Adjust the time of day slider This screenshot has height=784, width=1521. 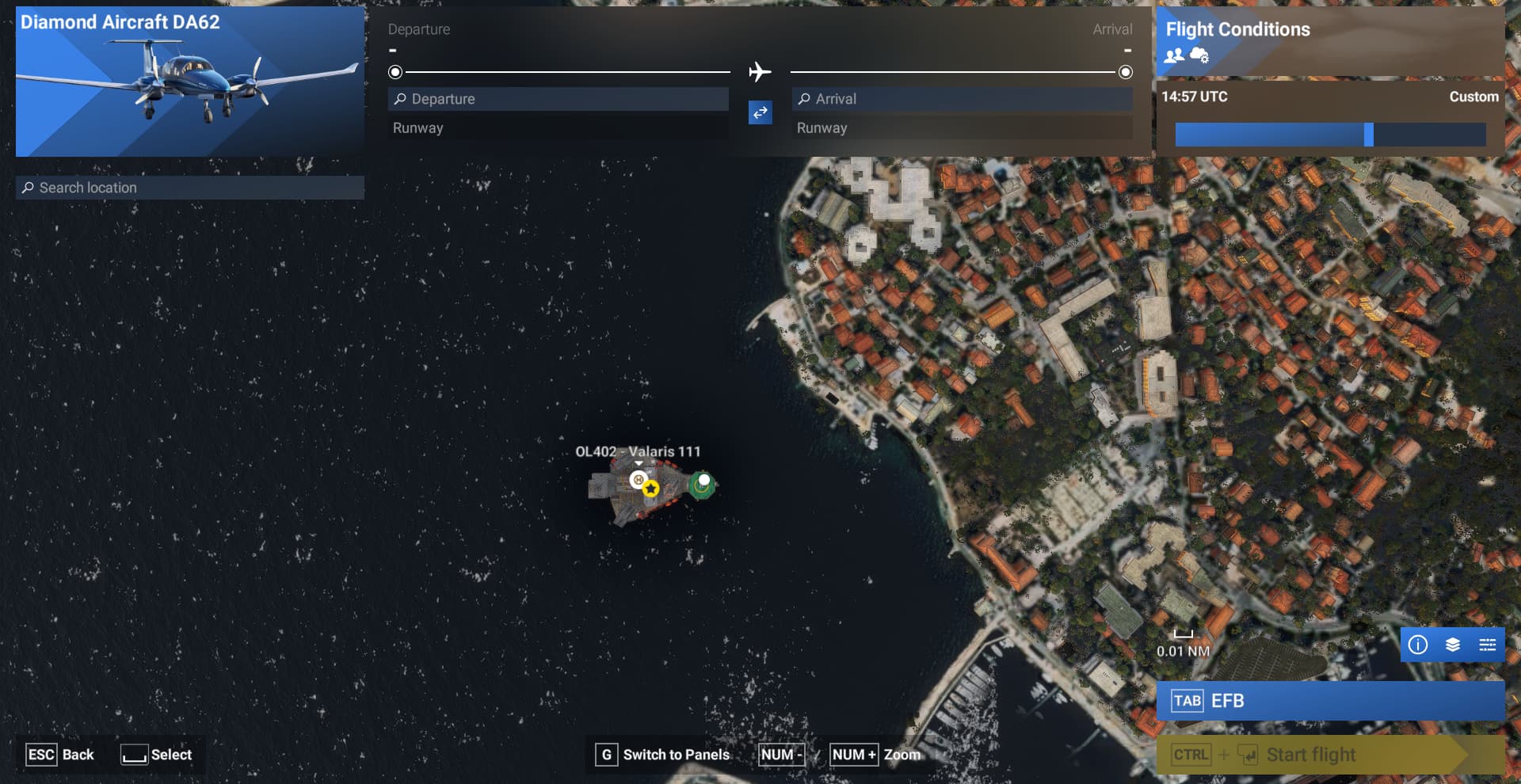pyautogui.click(x=1370, y=135)
